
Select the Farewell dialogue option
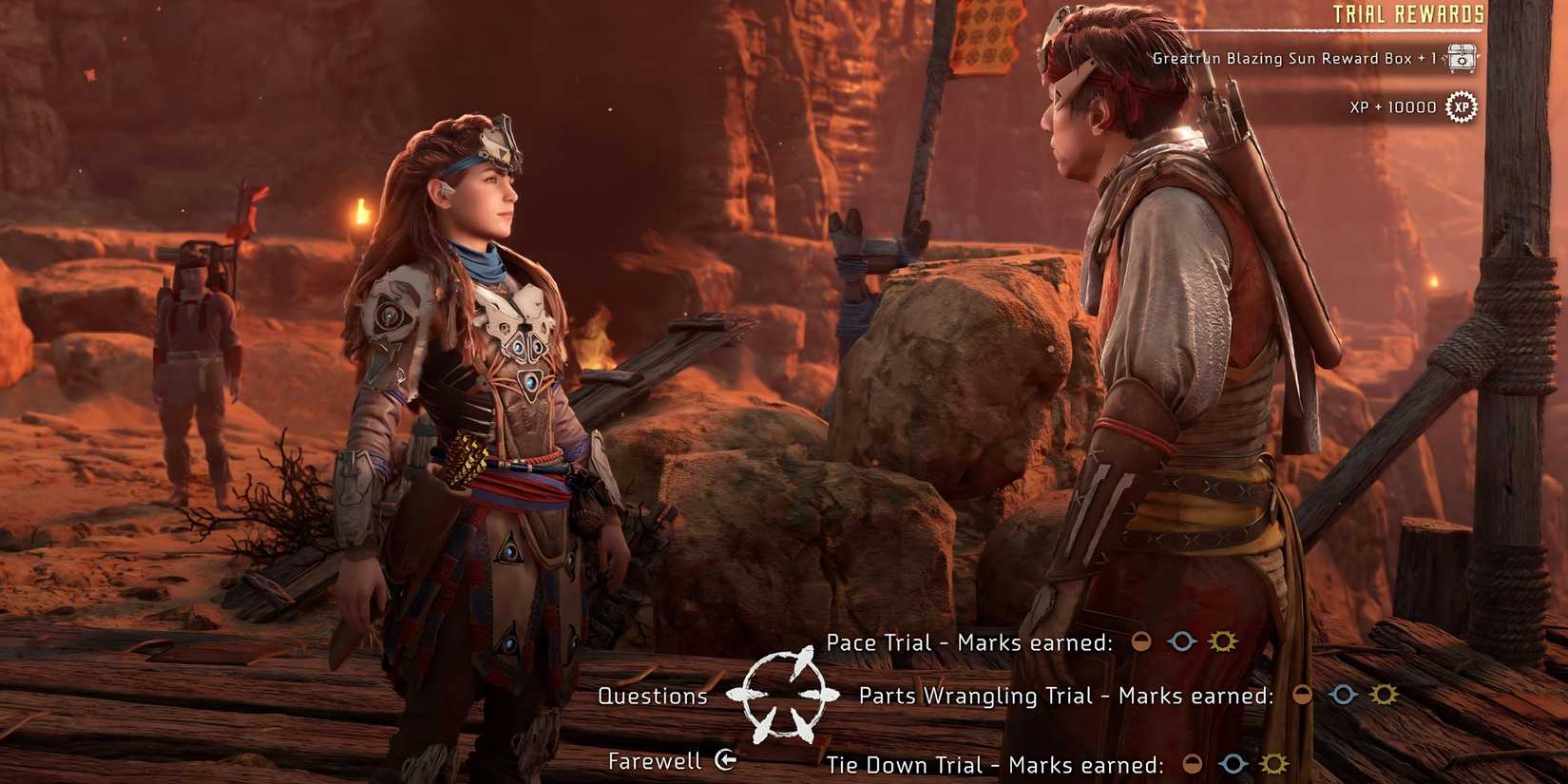tap(653, 760)
